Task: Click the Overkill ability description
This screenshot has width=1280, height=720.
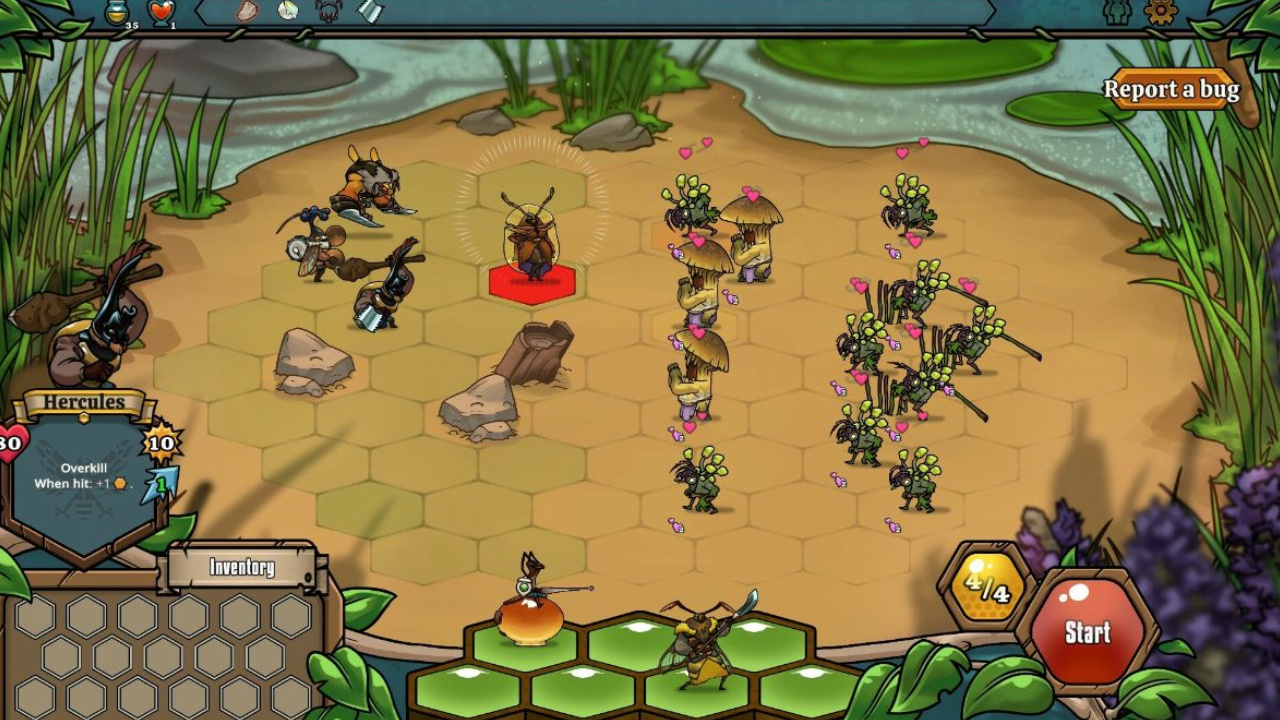Action: point(83,476)
